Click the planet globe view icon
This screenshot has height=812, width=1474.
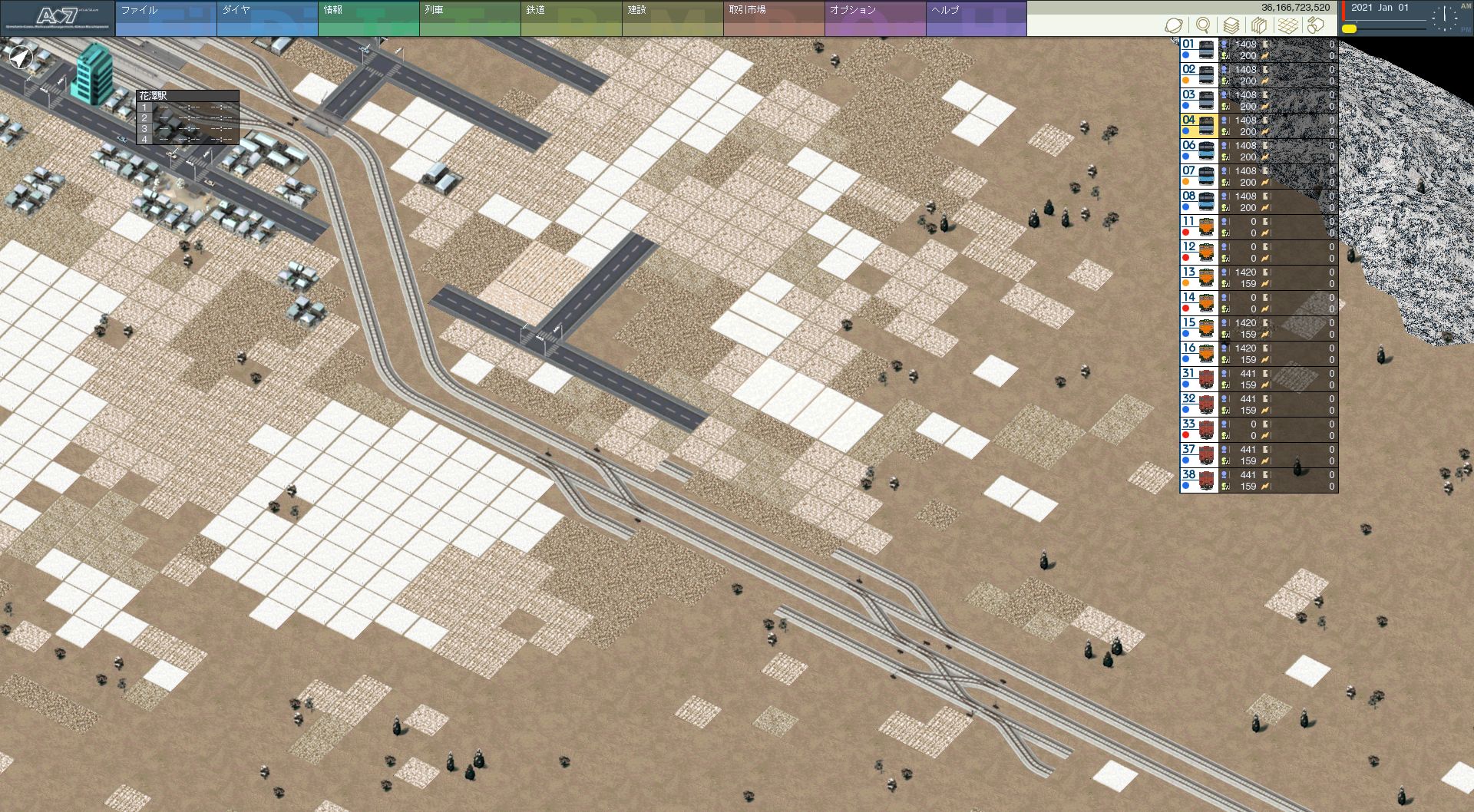pyautogui.click(x=1174, y=25)
